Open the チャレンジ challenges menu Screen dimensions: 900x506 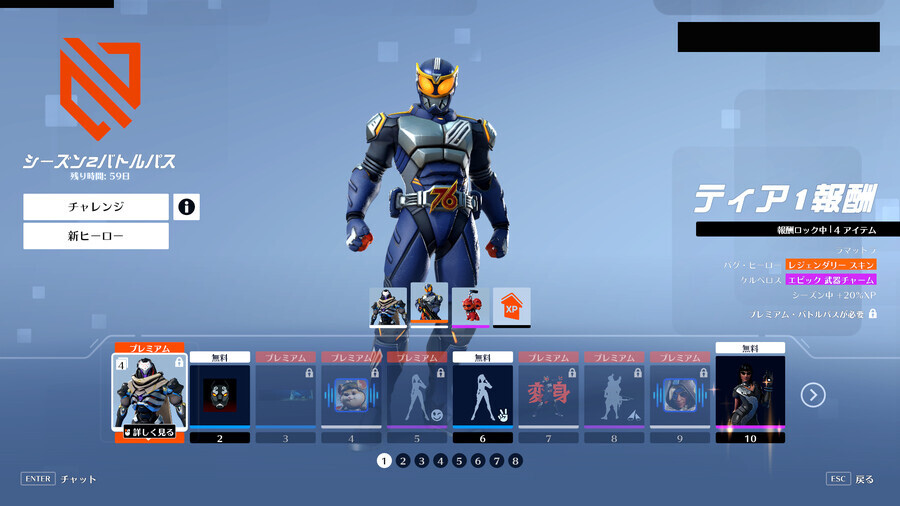click(96, 207)
